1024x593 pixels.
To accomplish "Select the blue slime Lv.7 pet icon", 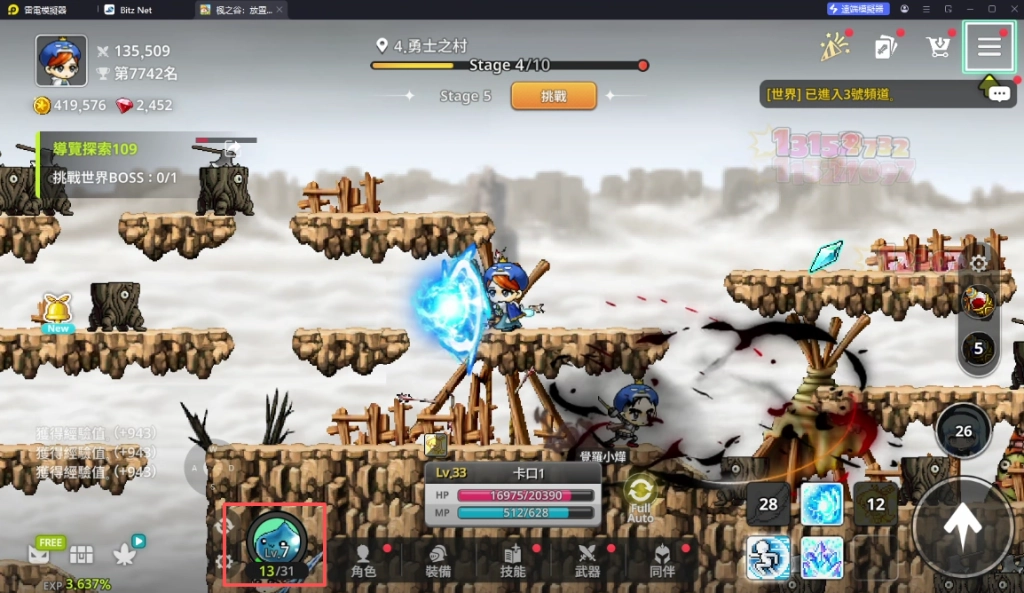I will pos(274,543).
